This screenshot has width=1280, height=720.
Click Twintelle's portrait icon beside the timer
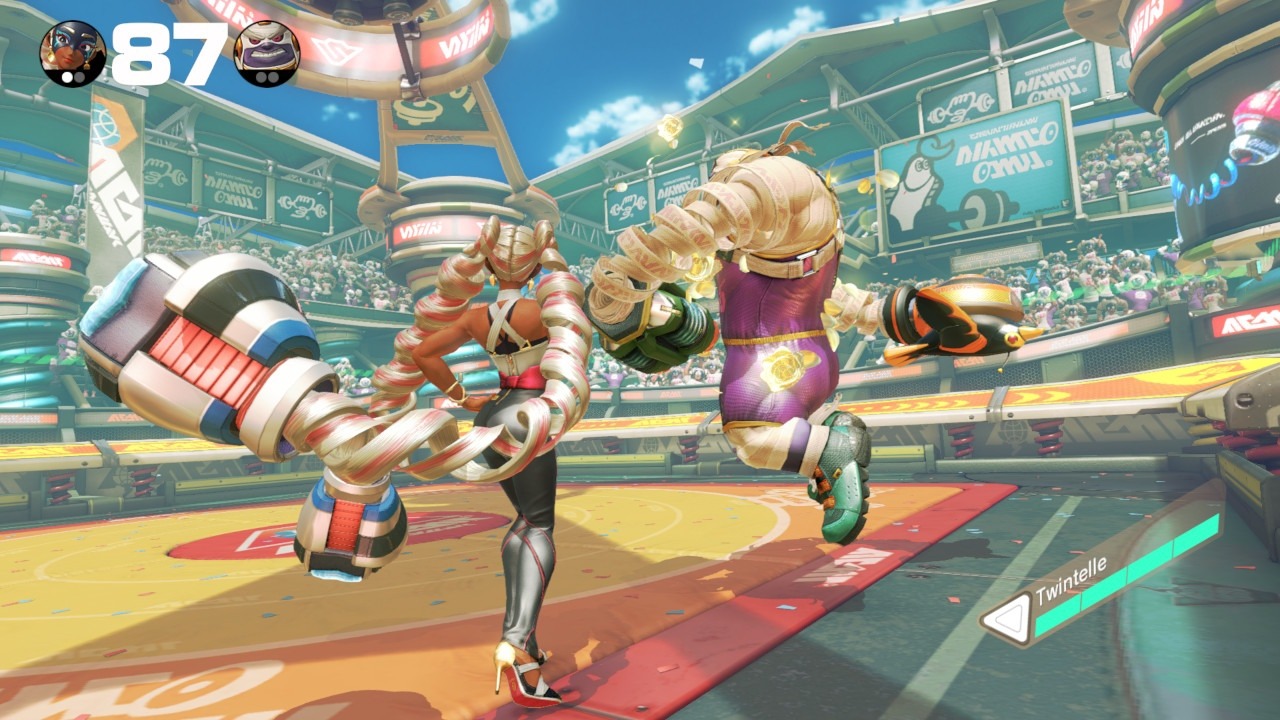tap(72, 53)
